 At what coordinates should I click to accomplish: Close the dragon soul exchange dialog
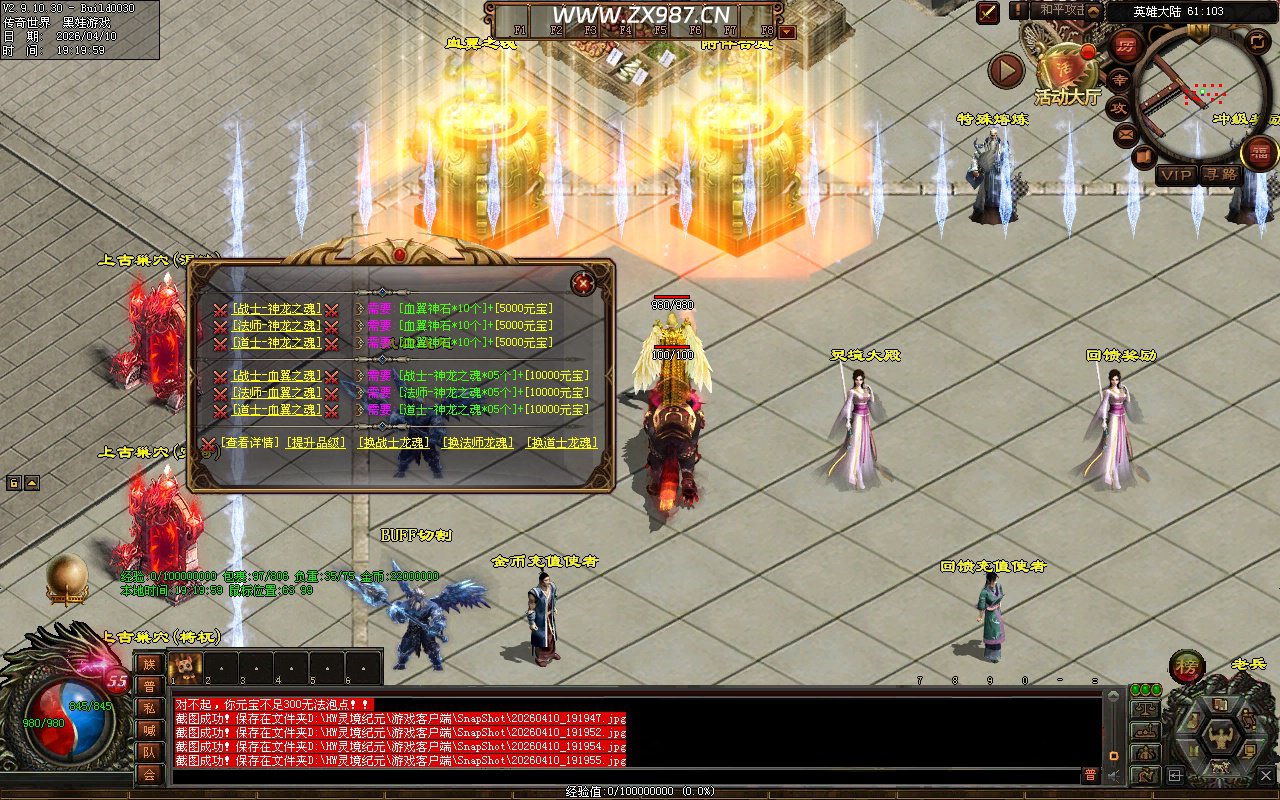pos(583,283)
